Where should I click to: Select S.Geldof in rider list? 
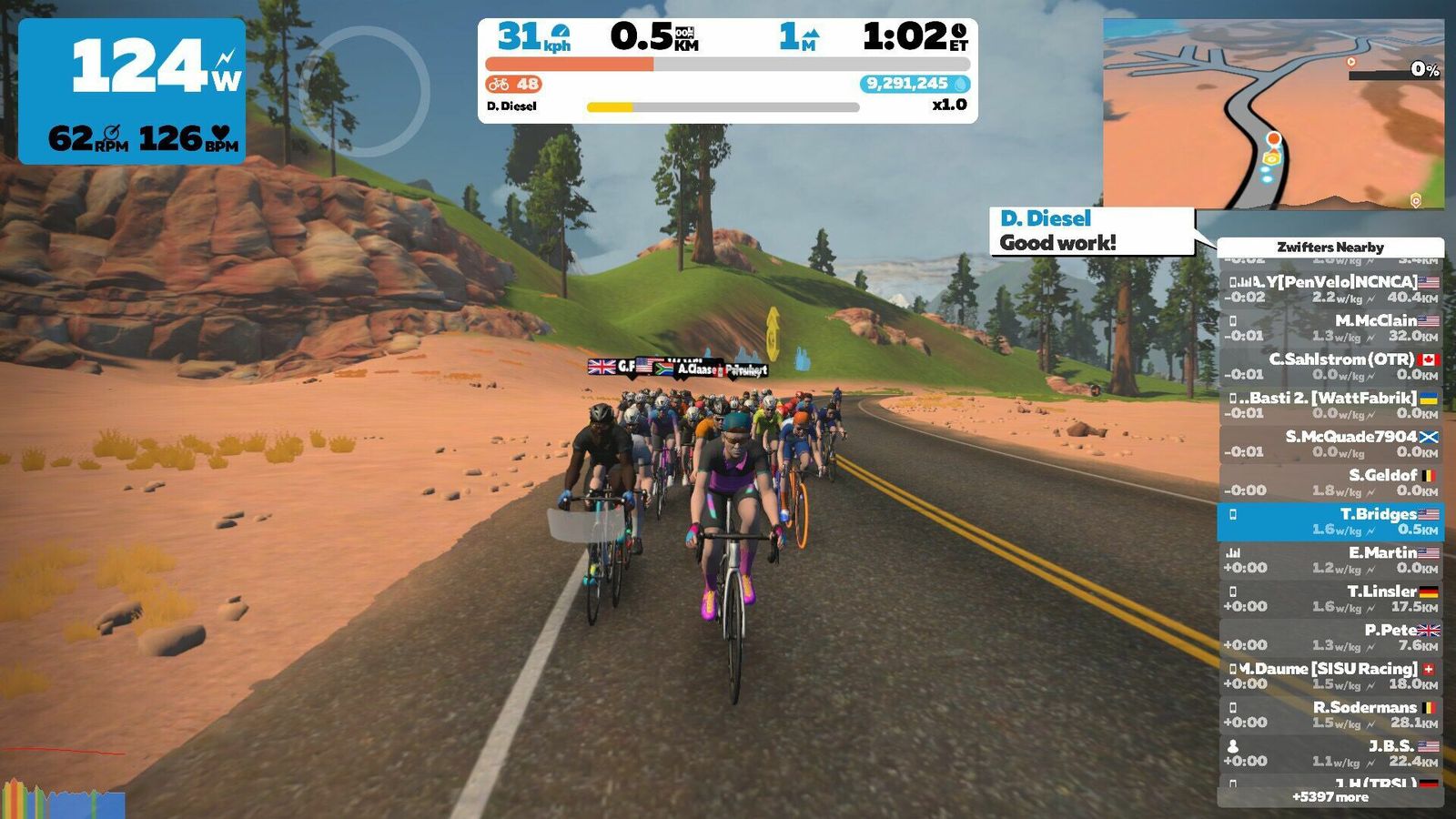click(1330, 482)
